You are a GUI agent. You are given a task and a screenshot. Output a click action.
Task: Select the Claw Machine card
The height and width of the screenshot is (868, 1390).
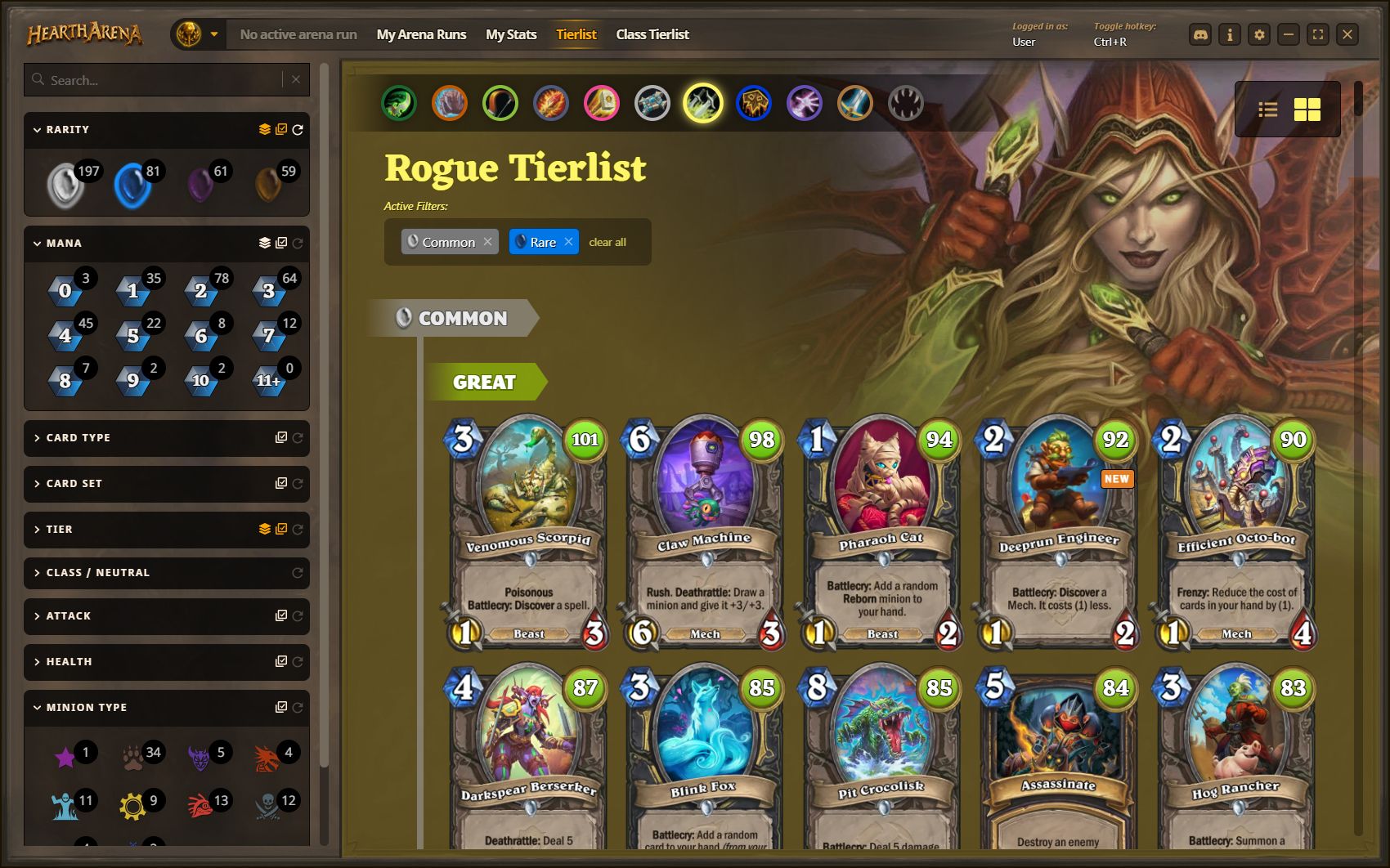[x=705, y=533]
